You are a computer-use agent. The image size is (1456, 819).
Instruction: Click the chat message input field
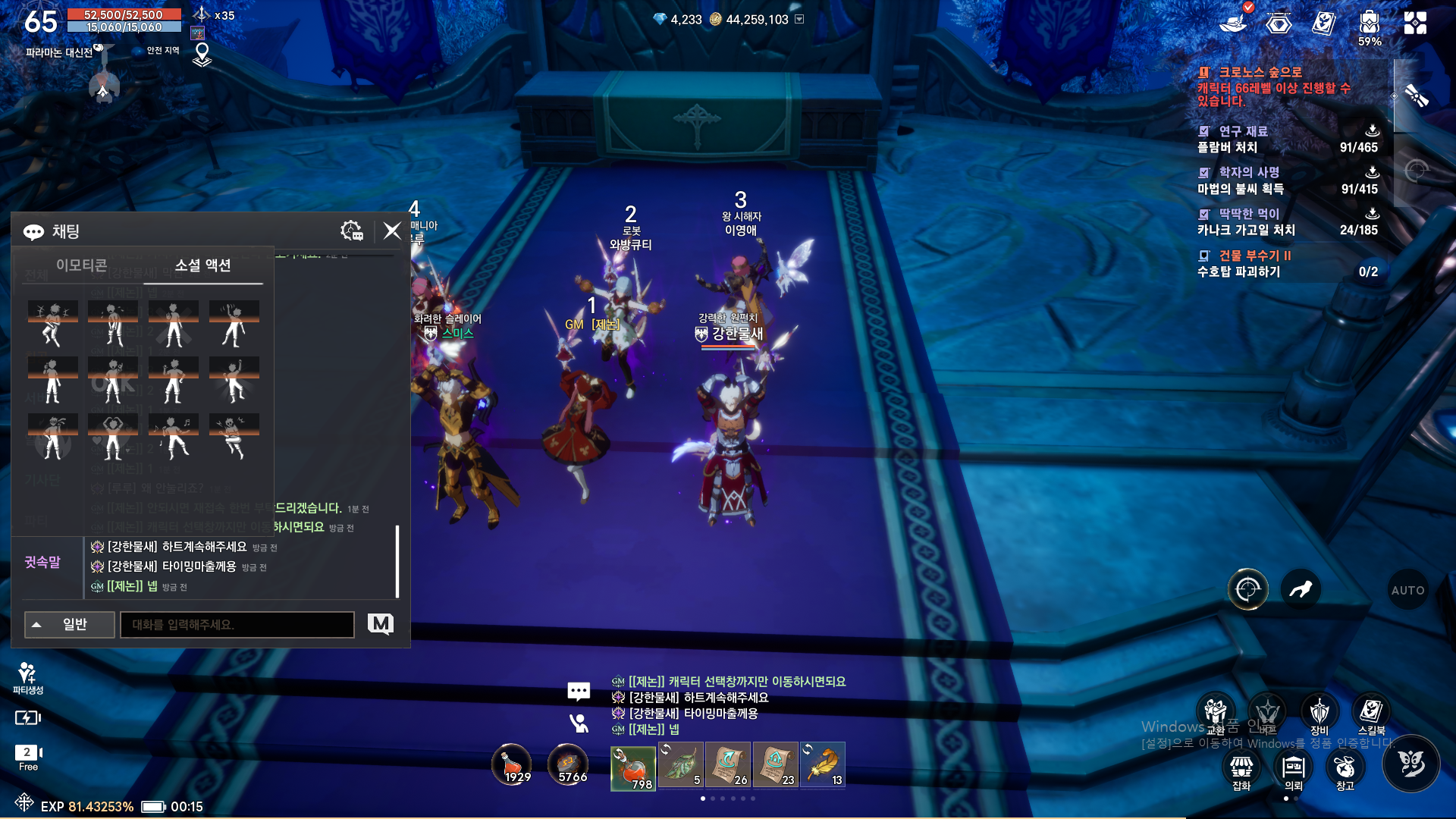[x=237, y=625]
